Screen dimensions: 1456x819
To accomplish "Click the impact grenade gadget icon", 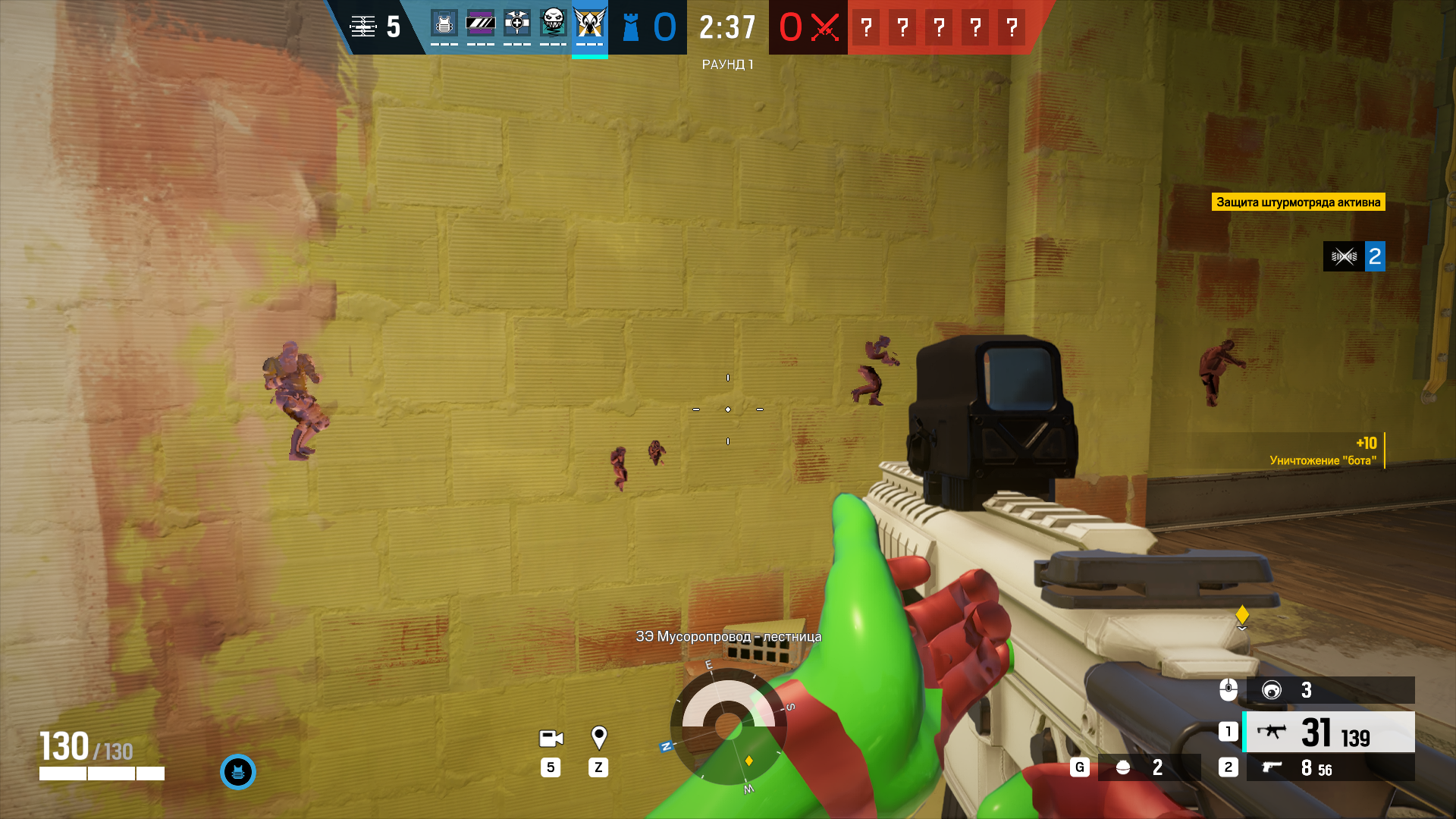I will (x=1123, y=767).
